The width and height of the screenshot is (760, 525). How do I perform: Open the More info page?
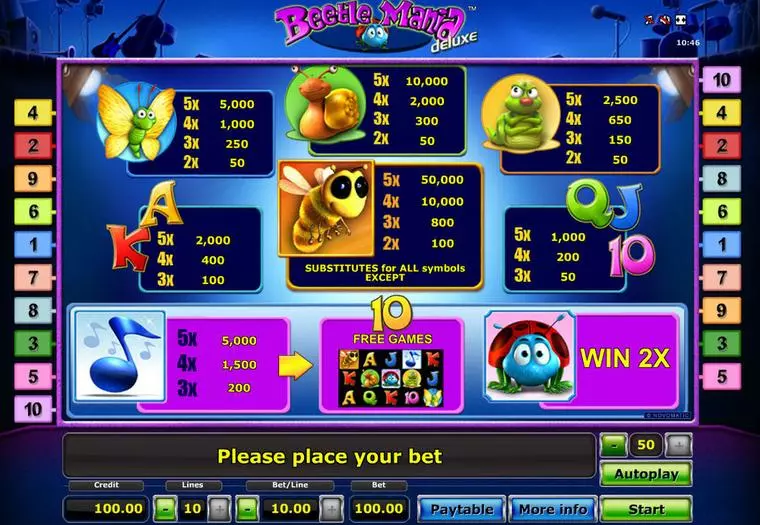[551, 509]
